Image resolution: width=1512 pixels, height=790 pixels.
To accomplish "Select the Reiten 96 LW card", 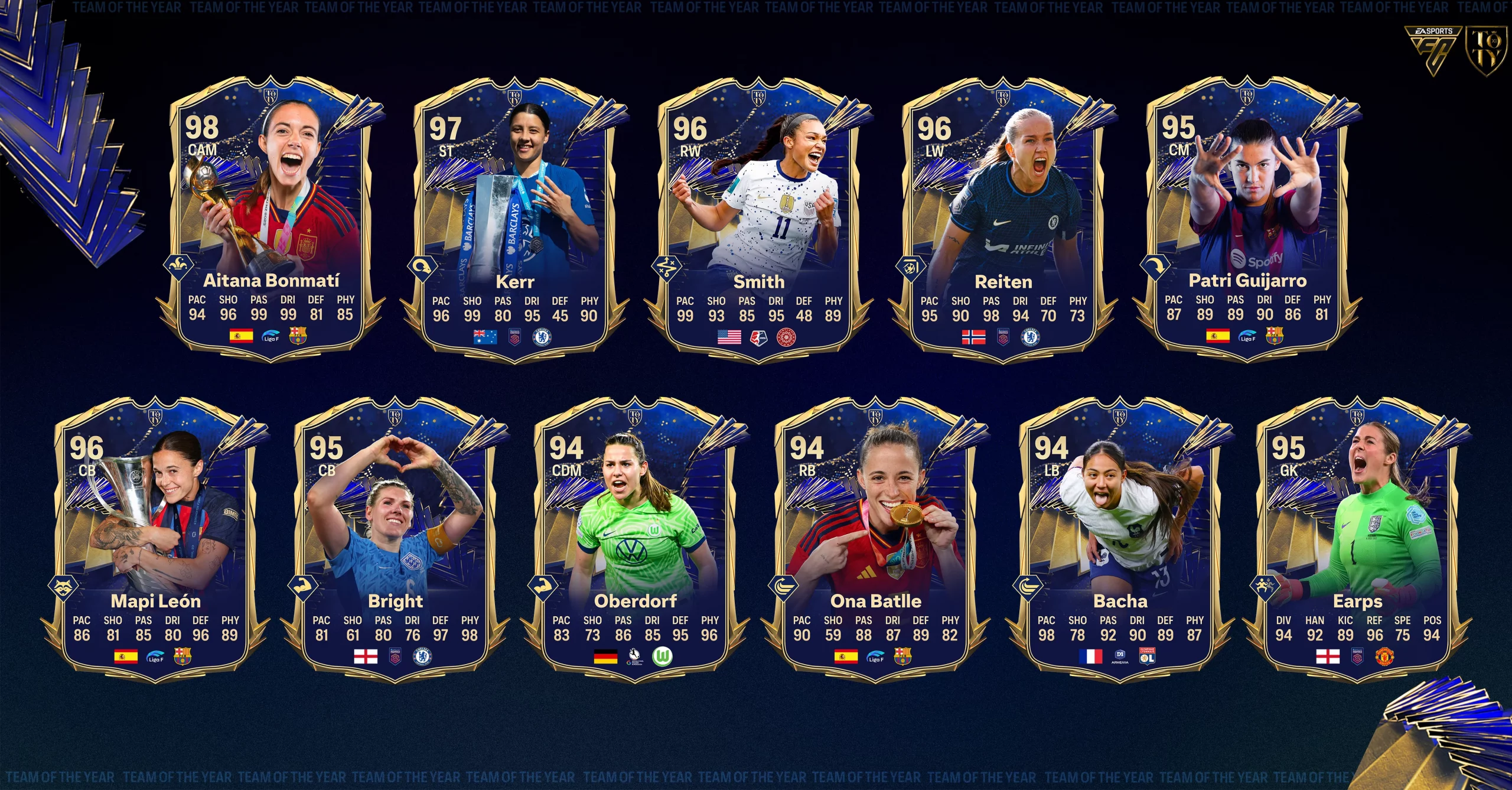I will 1003,220.
